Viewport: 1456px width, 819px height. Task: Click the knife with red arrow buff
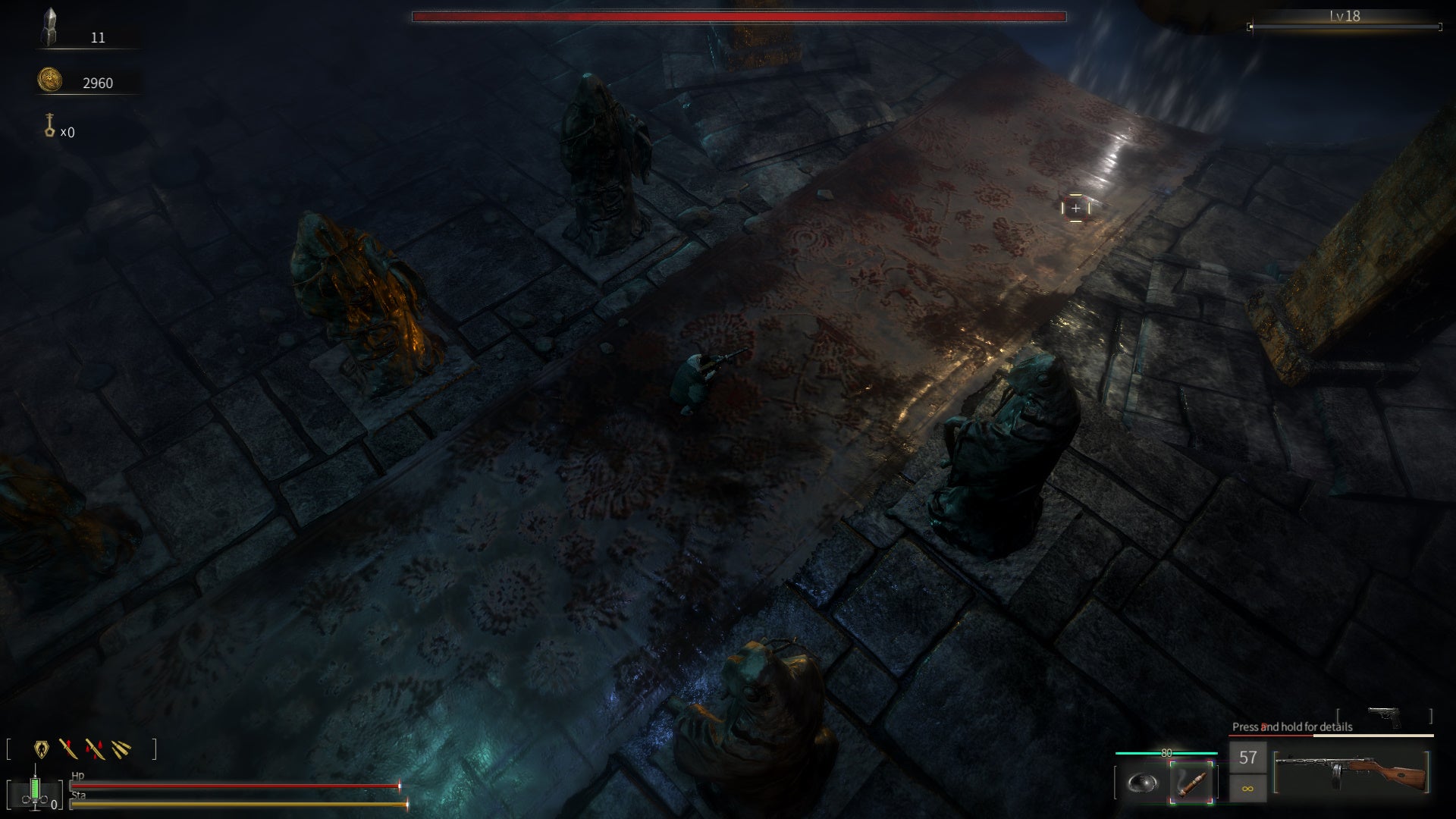click(68, 749)
